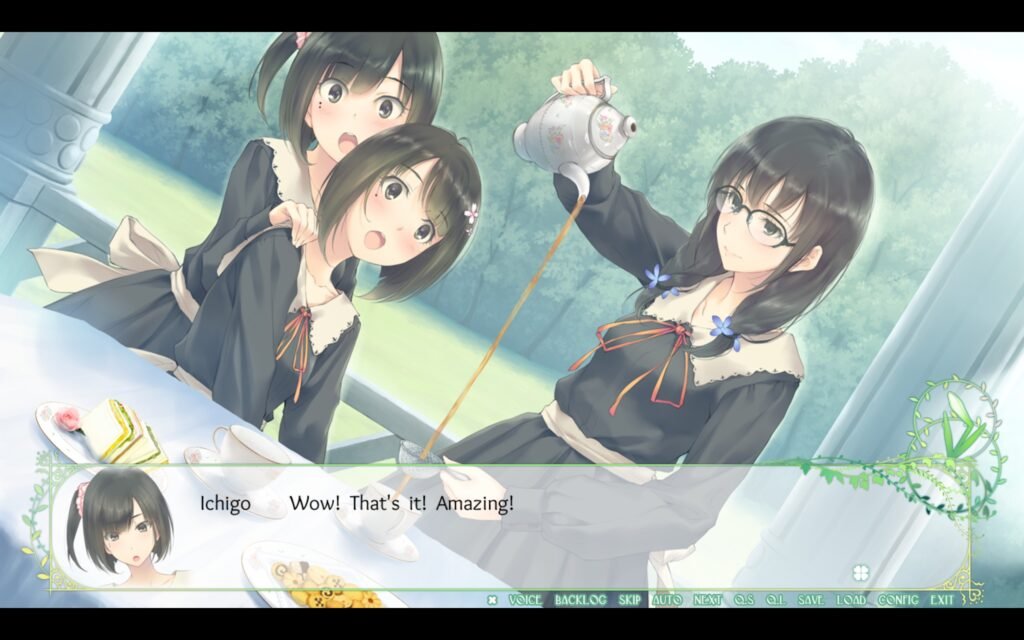Select EXIT to quit the game

point(942,600)
